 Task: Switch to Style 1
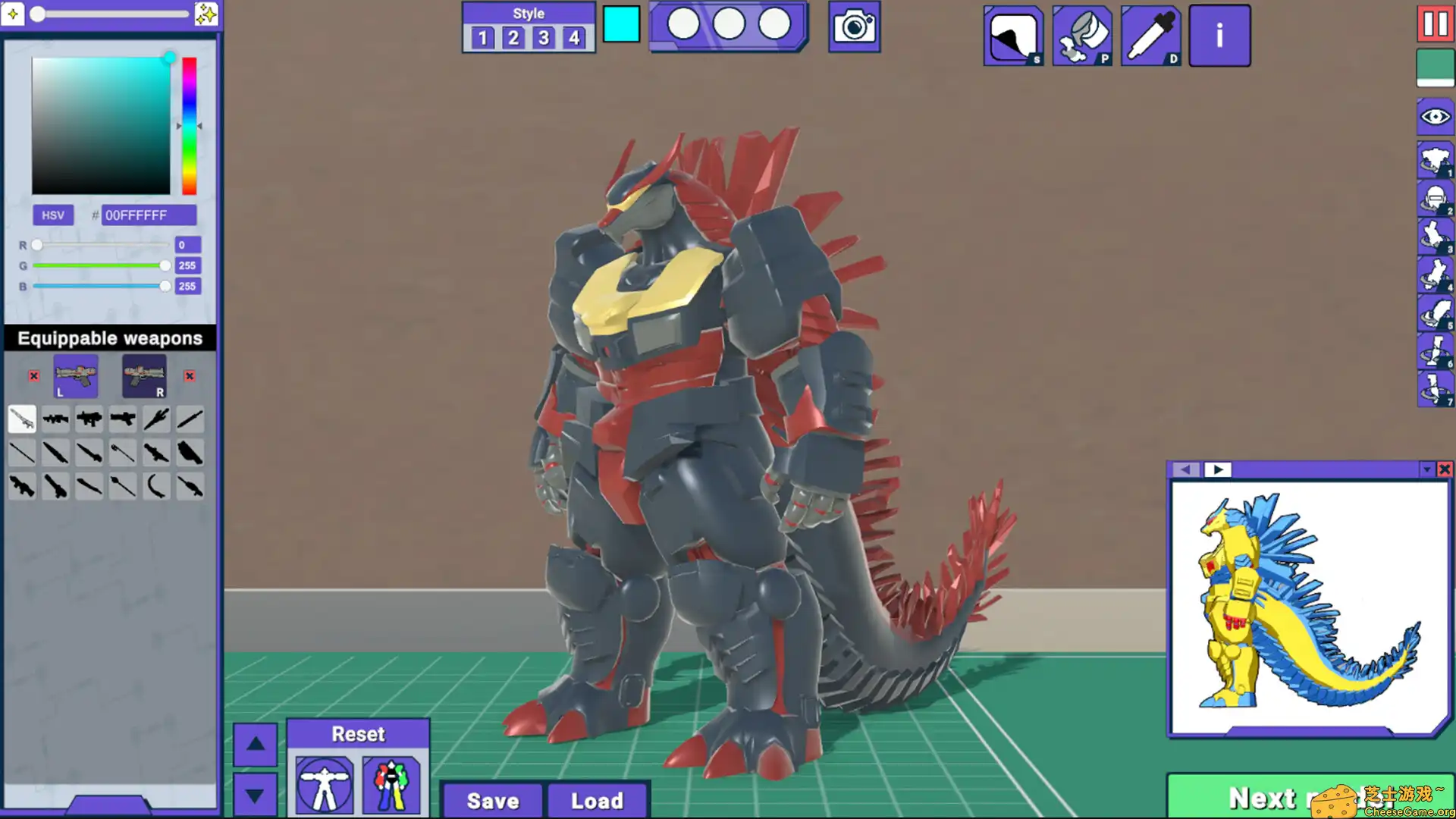(482, 37)
